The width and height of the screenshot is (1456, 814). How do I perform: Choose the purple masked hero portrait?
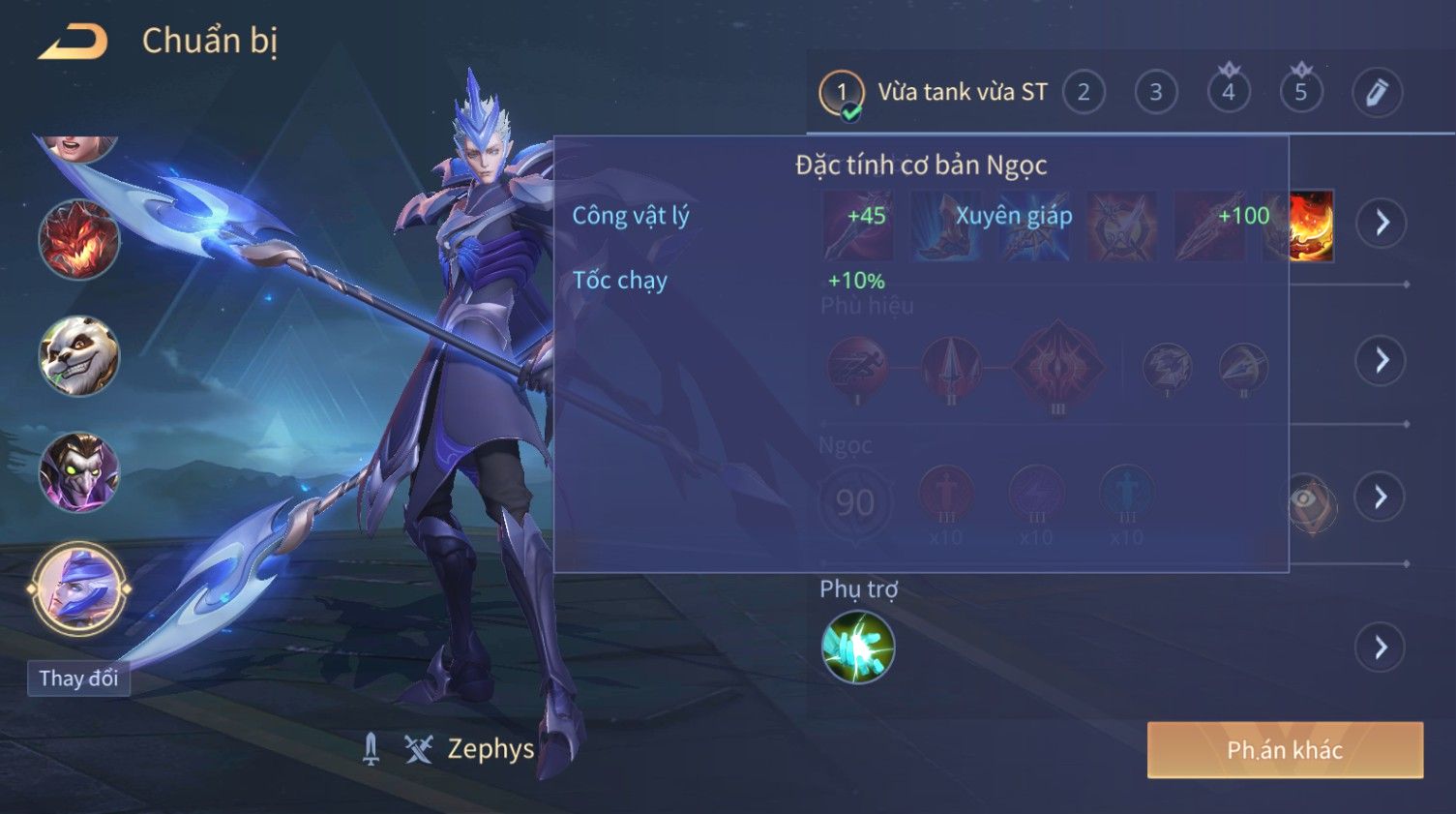[x=78, y=472]
